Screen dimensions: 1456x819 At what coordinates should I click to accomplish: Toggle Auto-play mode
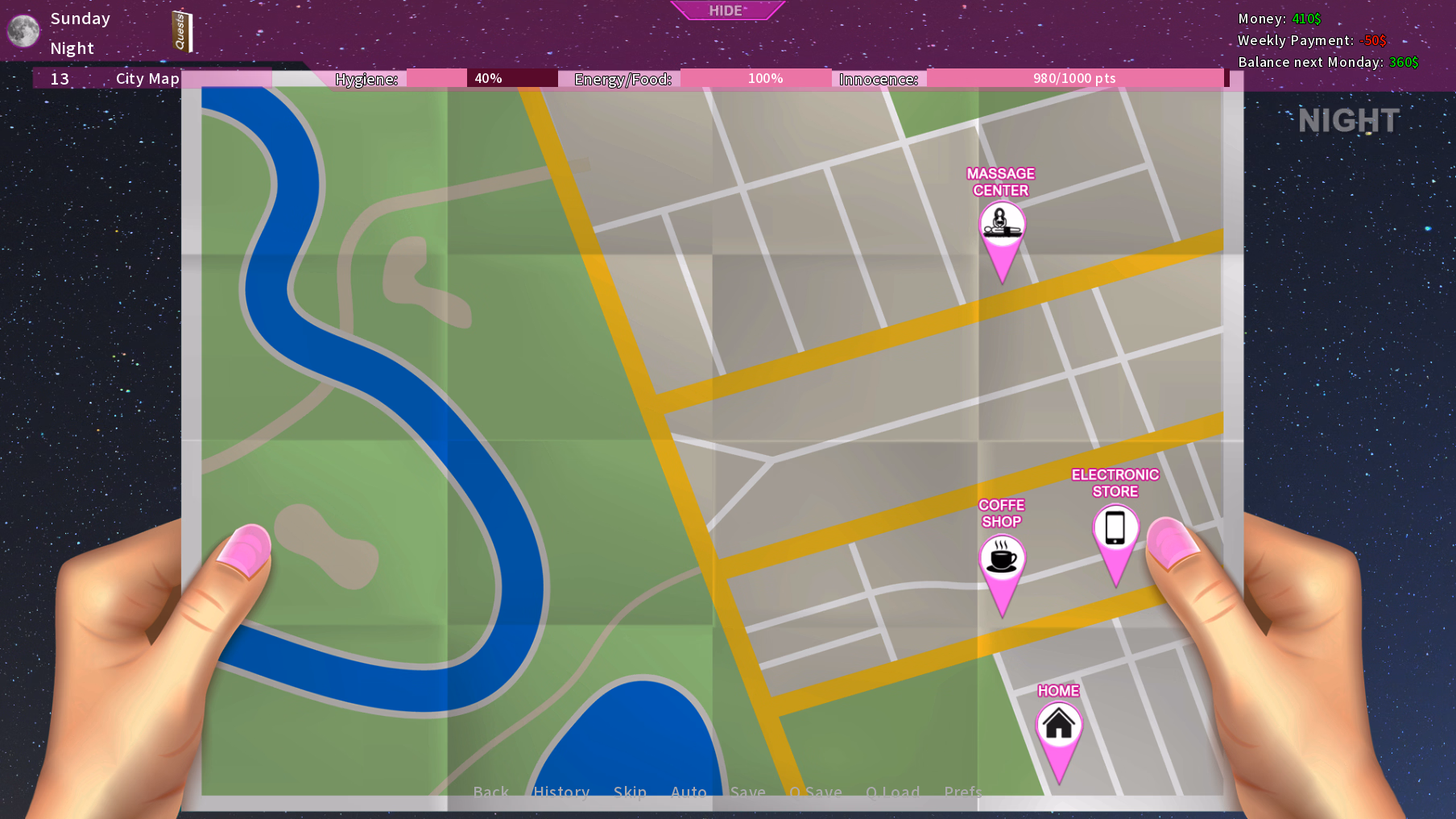click(x=689, y=792)
